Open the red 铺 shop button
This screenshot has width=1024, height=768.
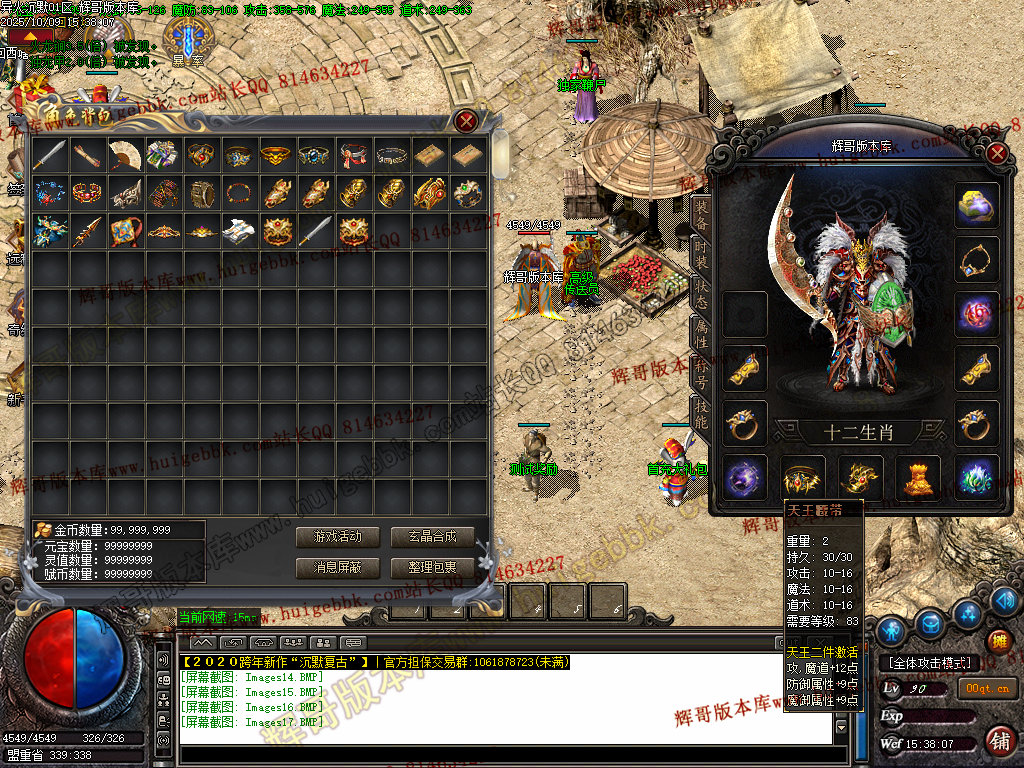(x=998, y=741)
